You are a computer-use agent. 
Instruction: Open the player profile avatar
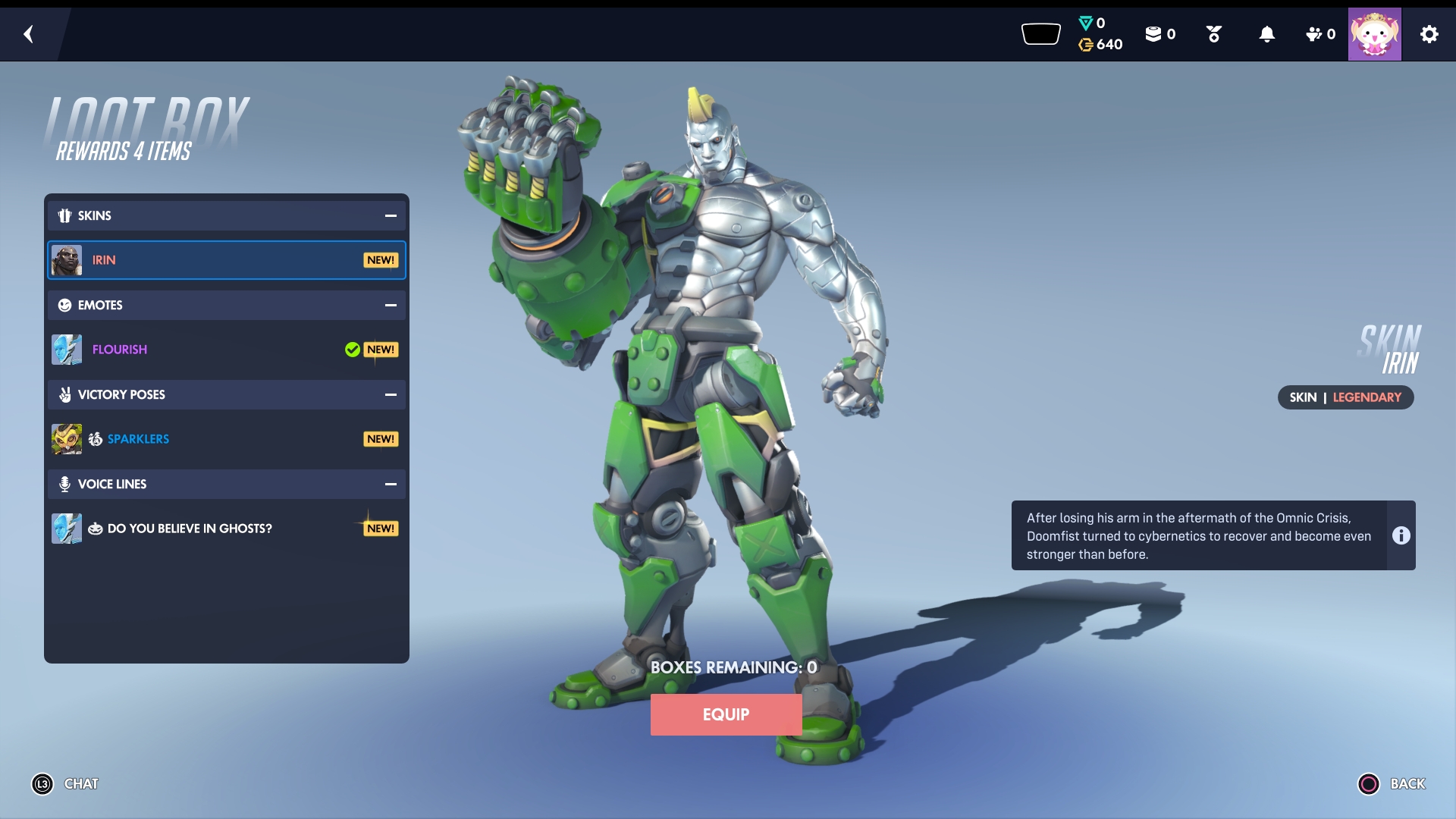(x=1374, y=34)
